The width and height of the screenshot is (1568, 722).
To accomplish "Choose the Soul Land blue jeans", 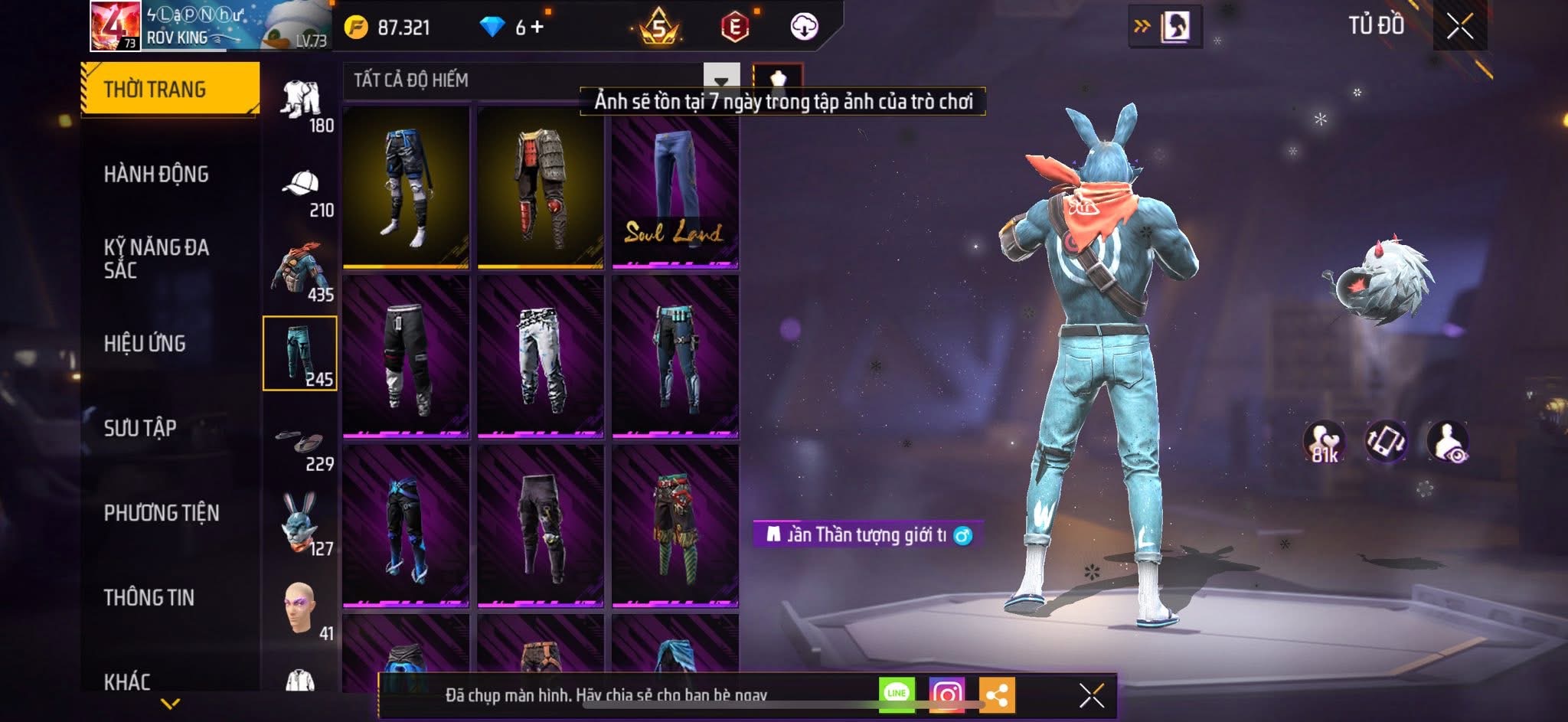I will tap(675, 188).
